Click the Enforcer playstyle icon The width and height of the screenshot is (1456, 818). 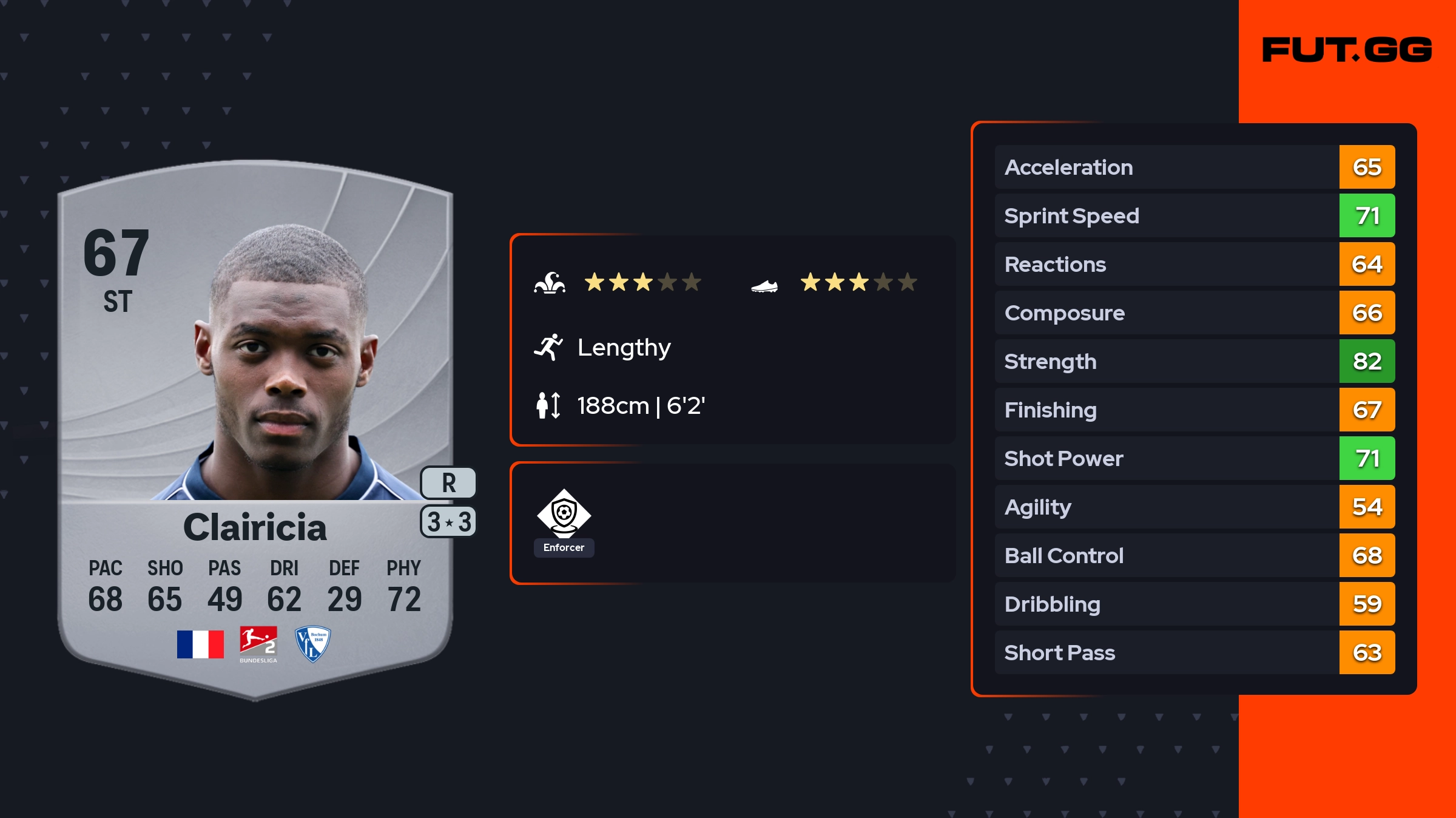[x=564, y=513]
